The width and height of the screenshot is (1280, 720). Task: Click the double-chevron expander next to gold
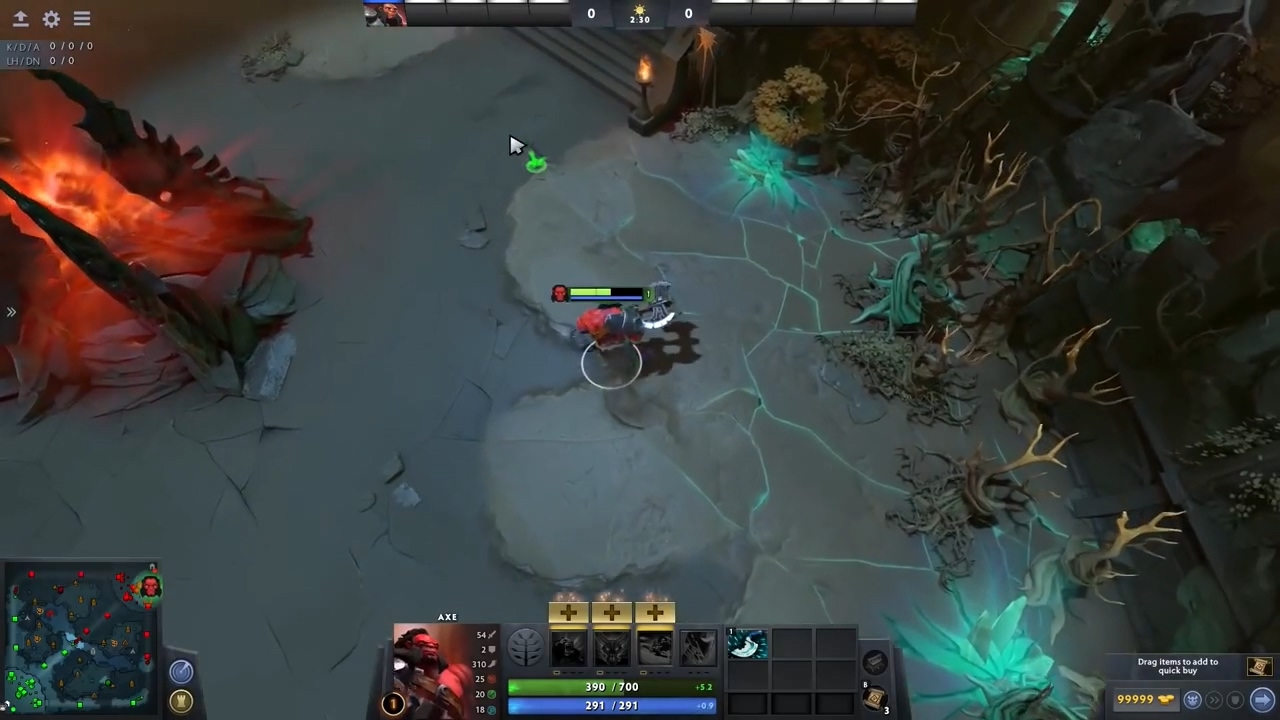pos(1215,700)
